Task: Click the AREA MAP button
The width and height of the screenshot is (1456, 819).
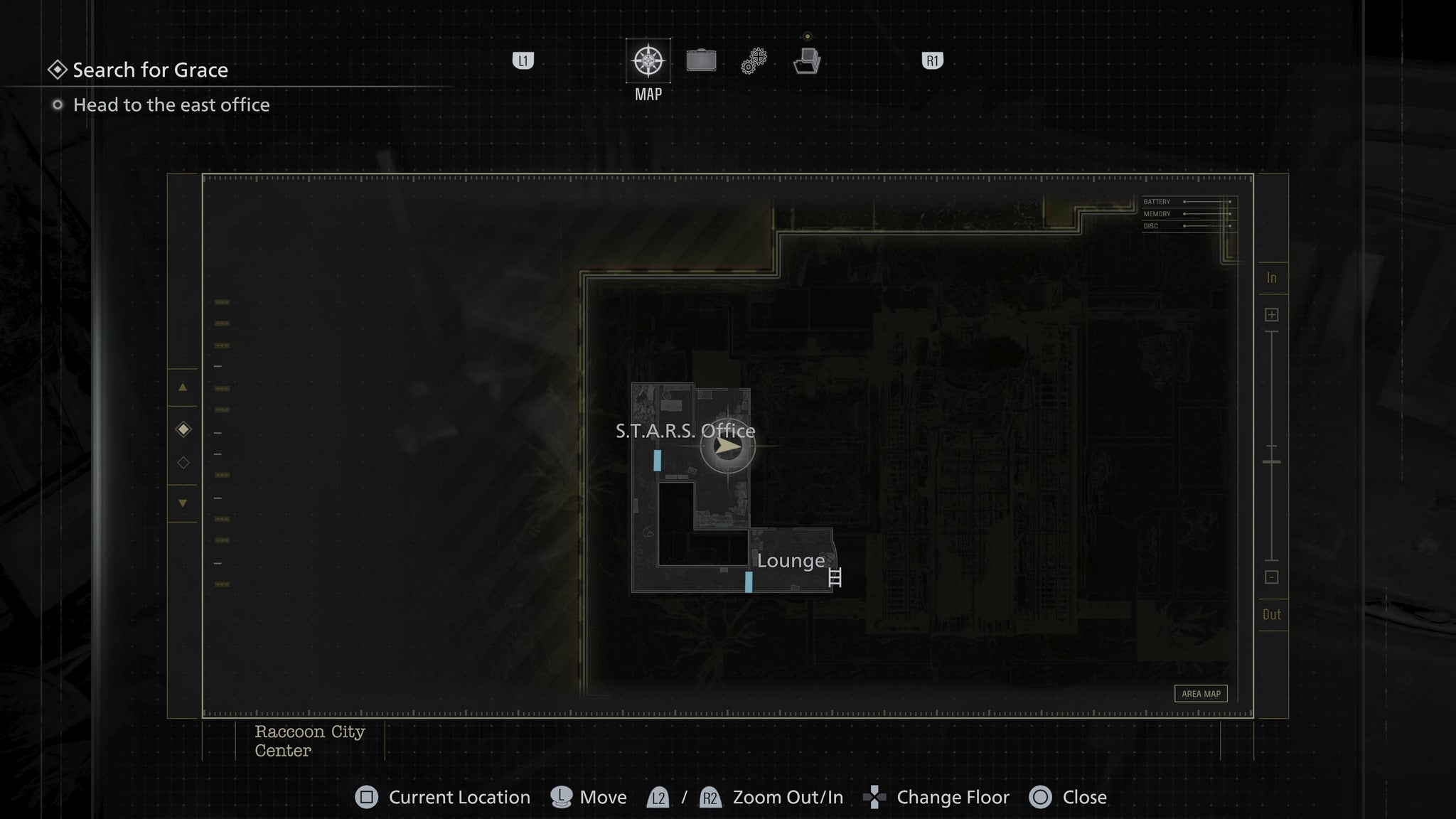Action: point(1202,693)
